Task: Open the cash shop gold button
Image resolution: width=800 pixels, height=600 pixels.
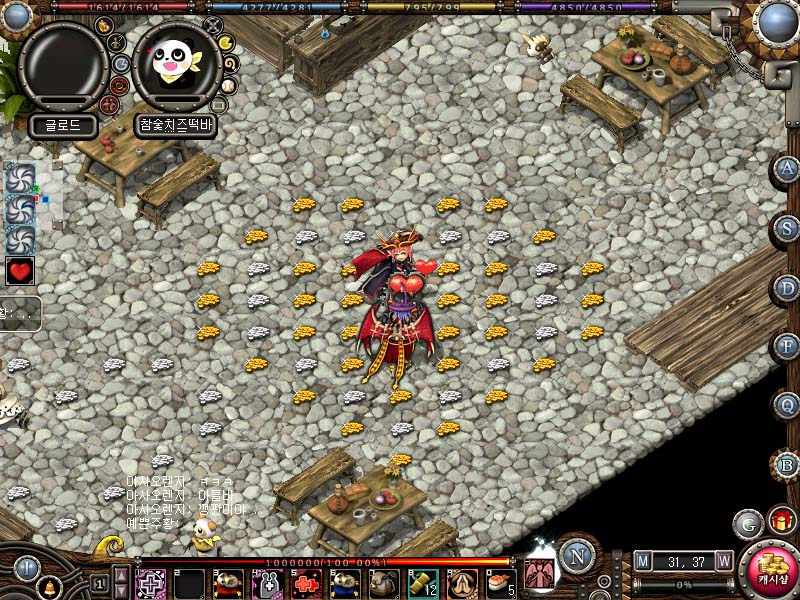Action: pyautogui.click(x=771, y=569)
